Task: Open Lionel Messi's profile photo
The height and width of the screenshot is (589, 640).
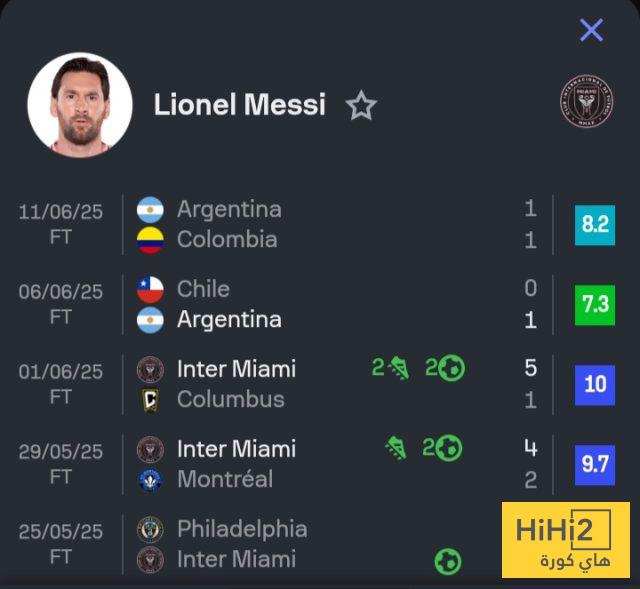Action: coord(80,105)
